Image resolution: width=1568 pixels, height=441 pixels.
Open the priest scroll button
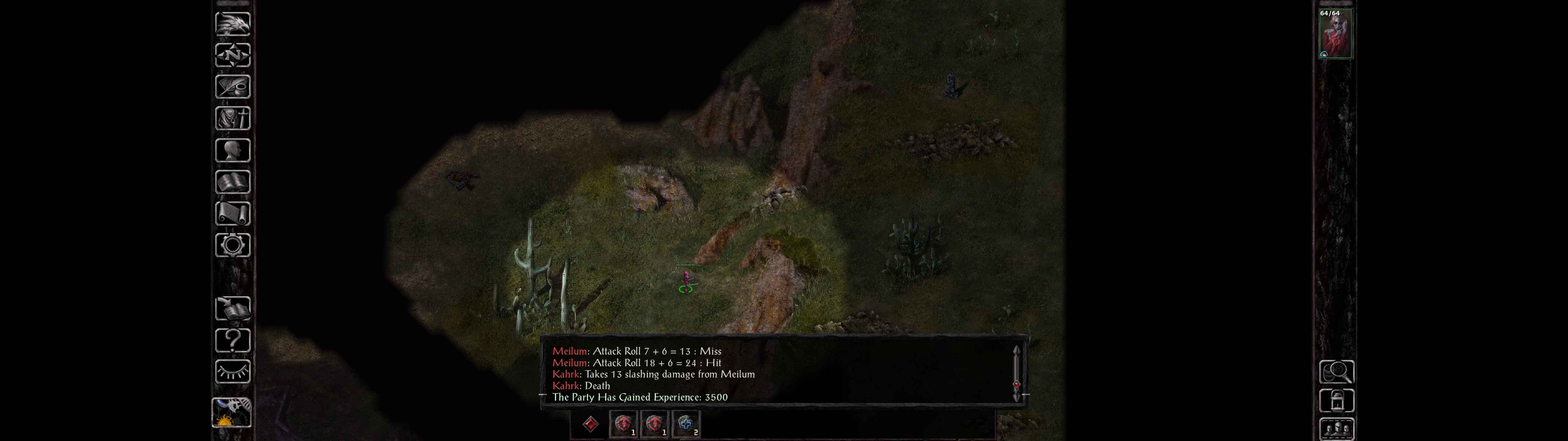[232, 213]
